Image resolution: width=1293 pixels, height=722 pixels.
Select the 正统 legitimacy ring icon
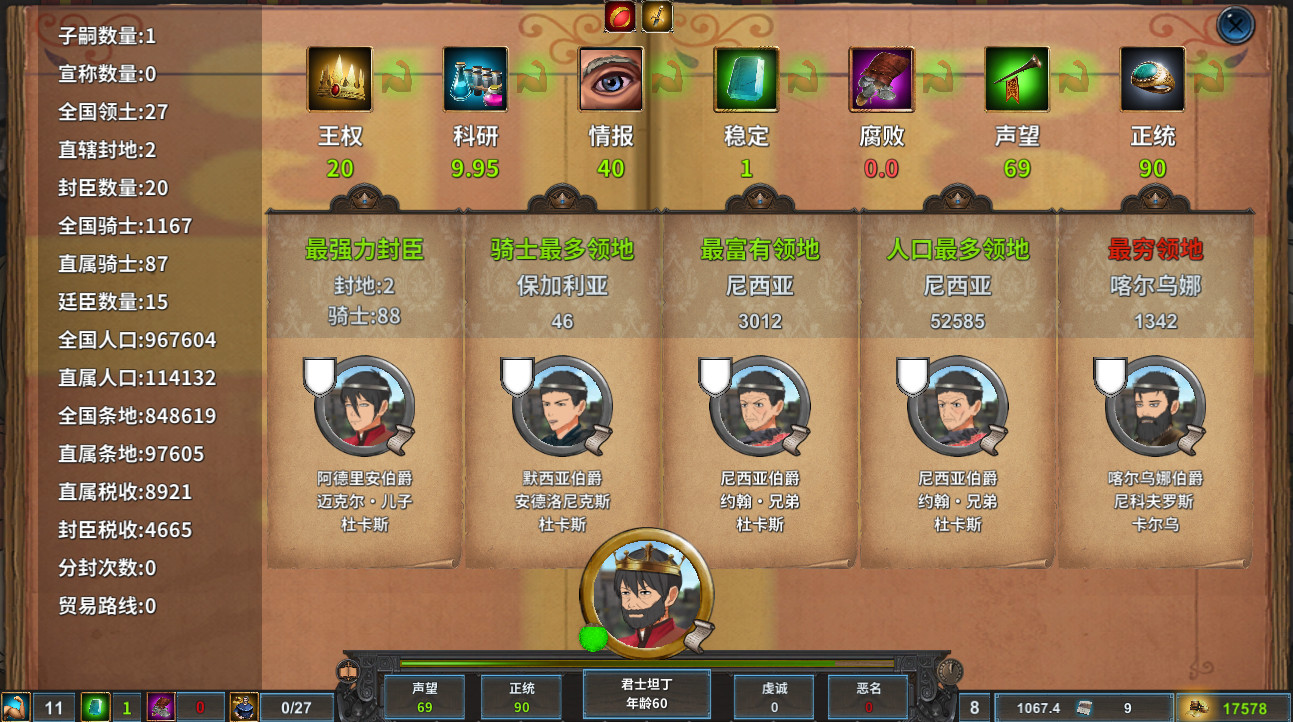[1151, 79]
